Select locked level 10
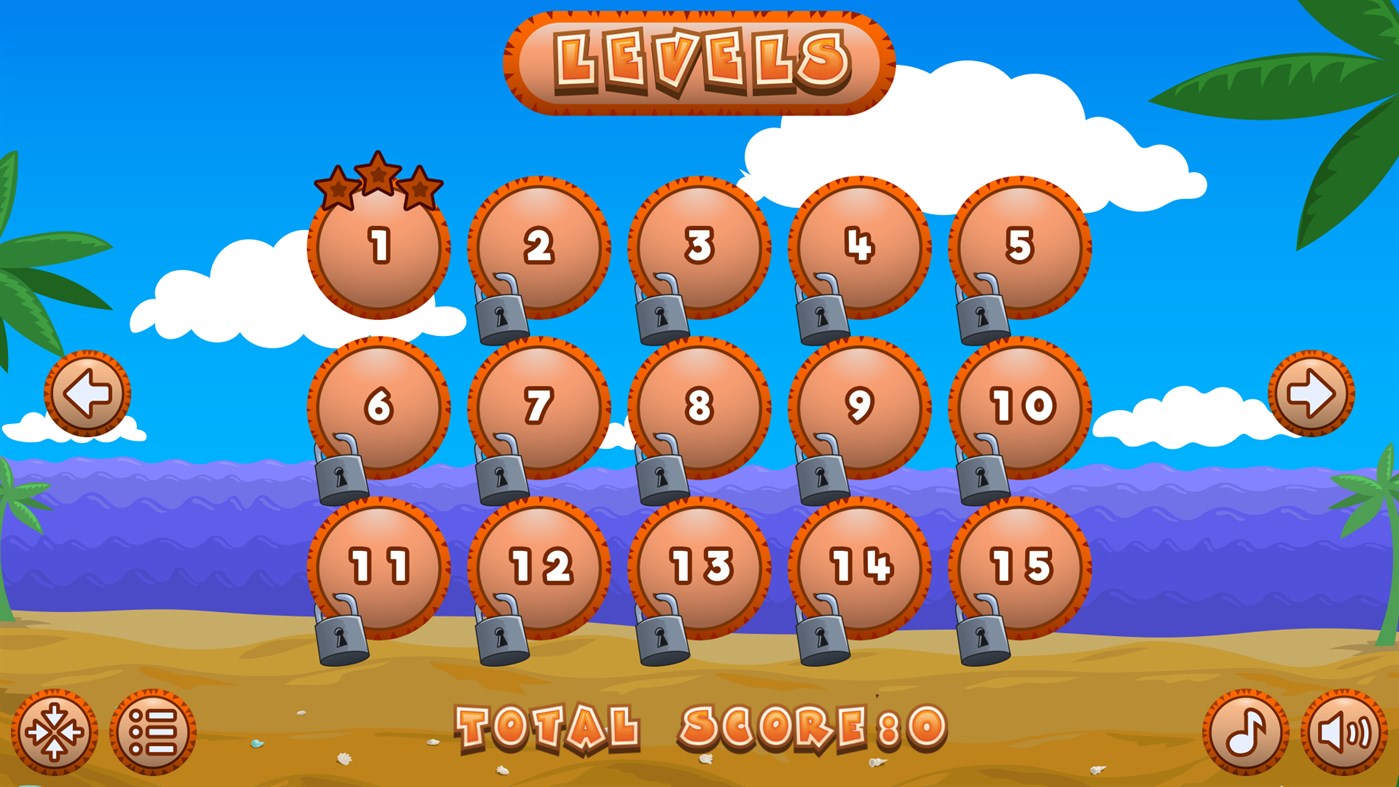 [1020, 404]
